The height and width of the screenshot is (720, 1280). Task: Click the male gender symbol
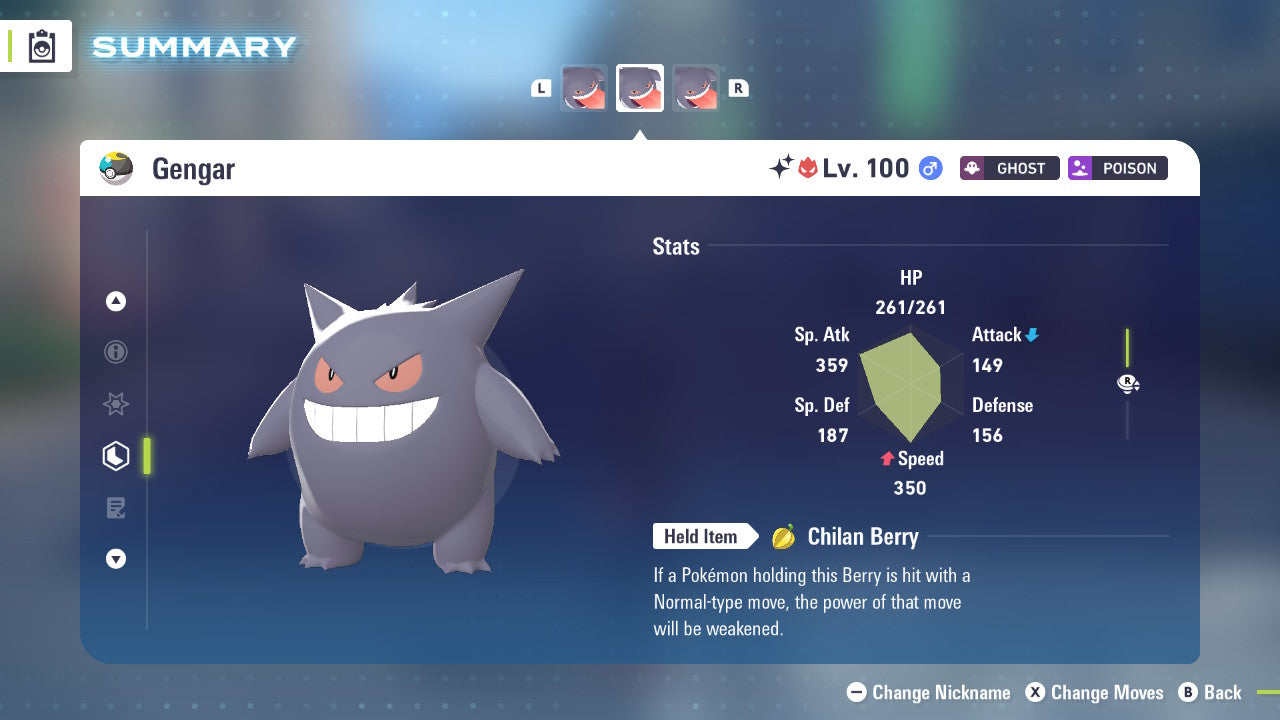click(x=930, y=168)
